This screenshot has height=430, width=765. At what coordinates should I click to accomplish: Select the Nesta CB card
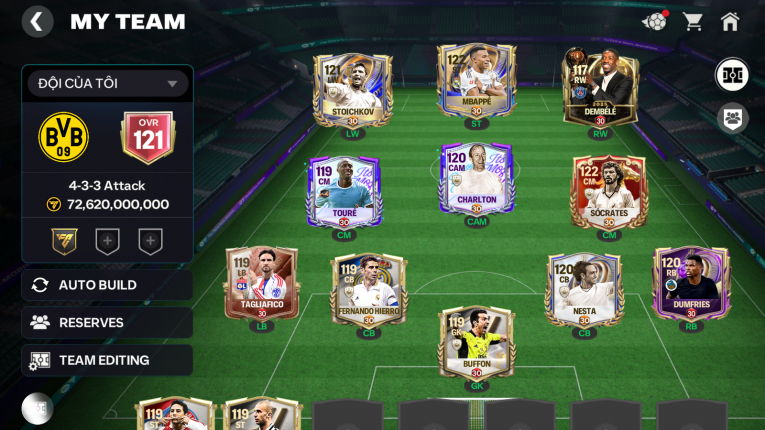tap(584, 290)
